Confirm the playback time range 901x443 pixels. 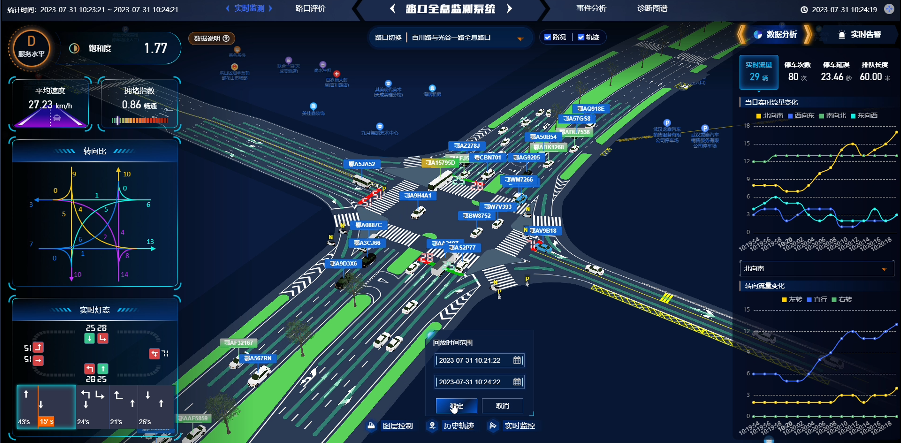tap(456, 406)
